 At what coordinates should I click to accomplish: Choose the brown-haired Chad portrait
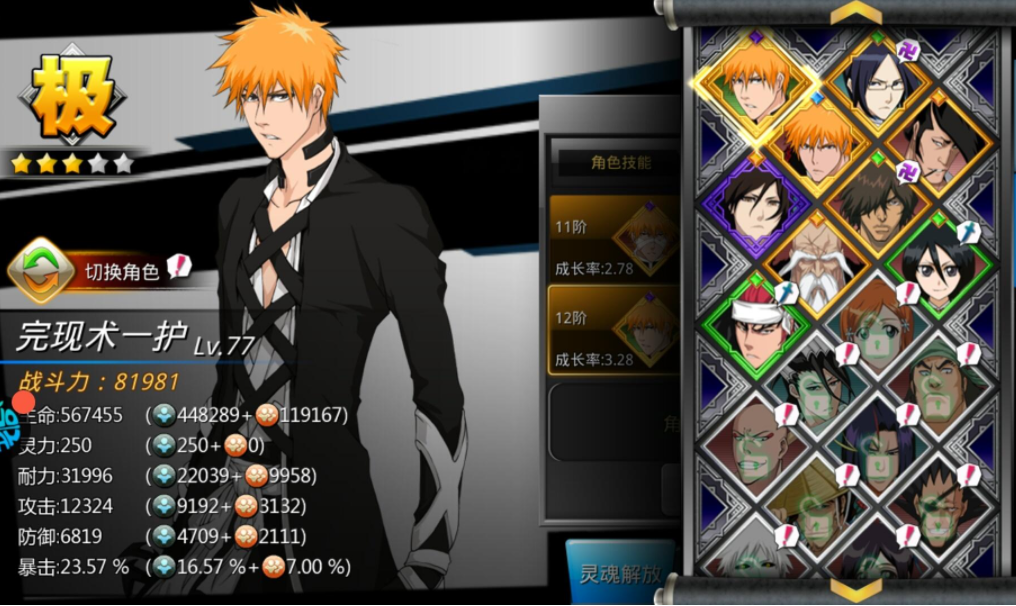[875, 203]
